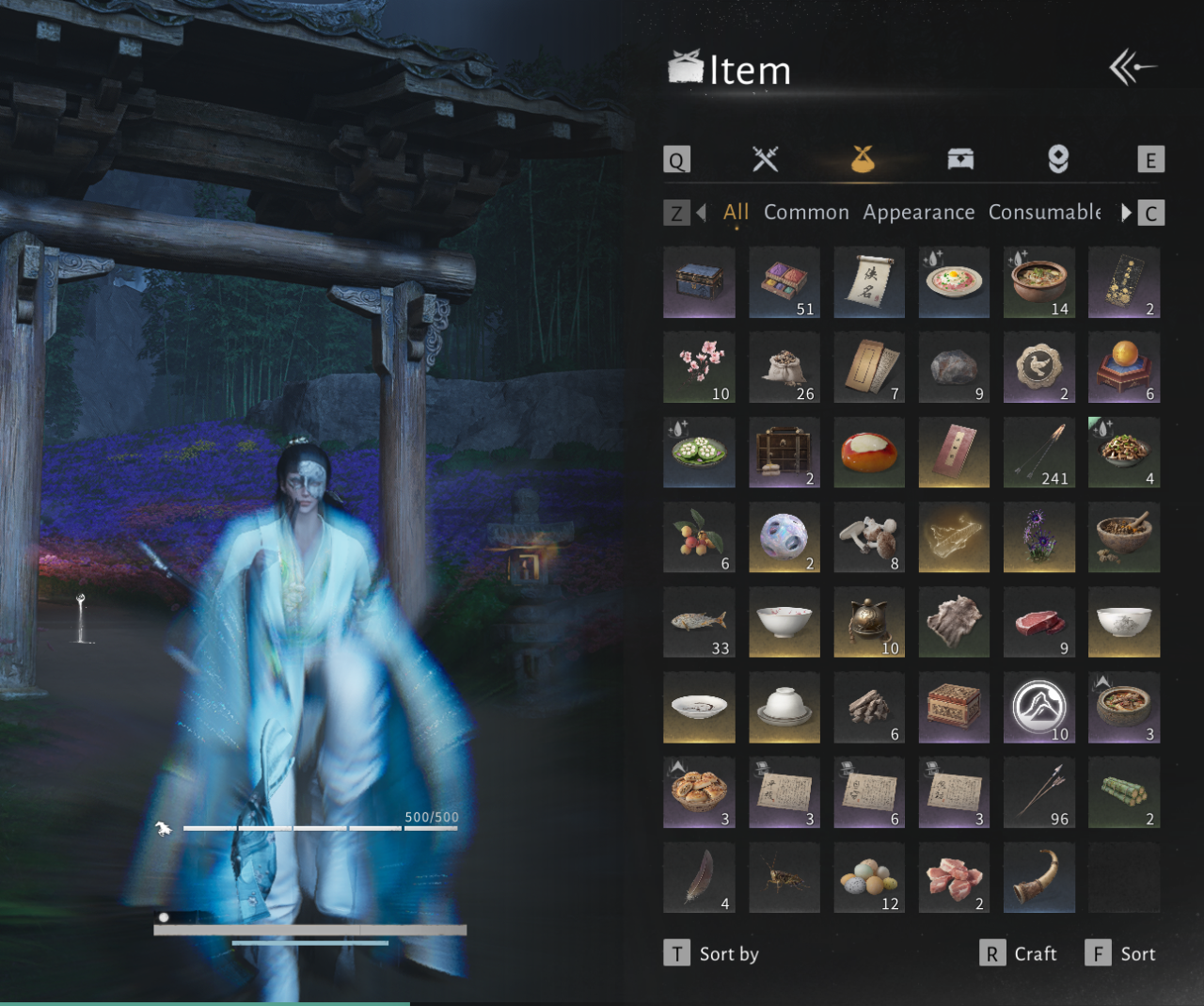Choose the curved horn item

[x=1038, y=877]
